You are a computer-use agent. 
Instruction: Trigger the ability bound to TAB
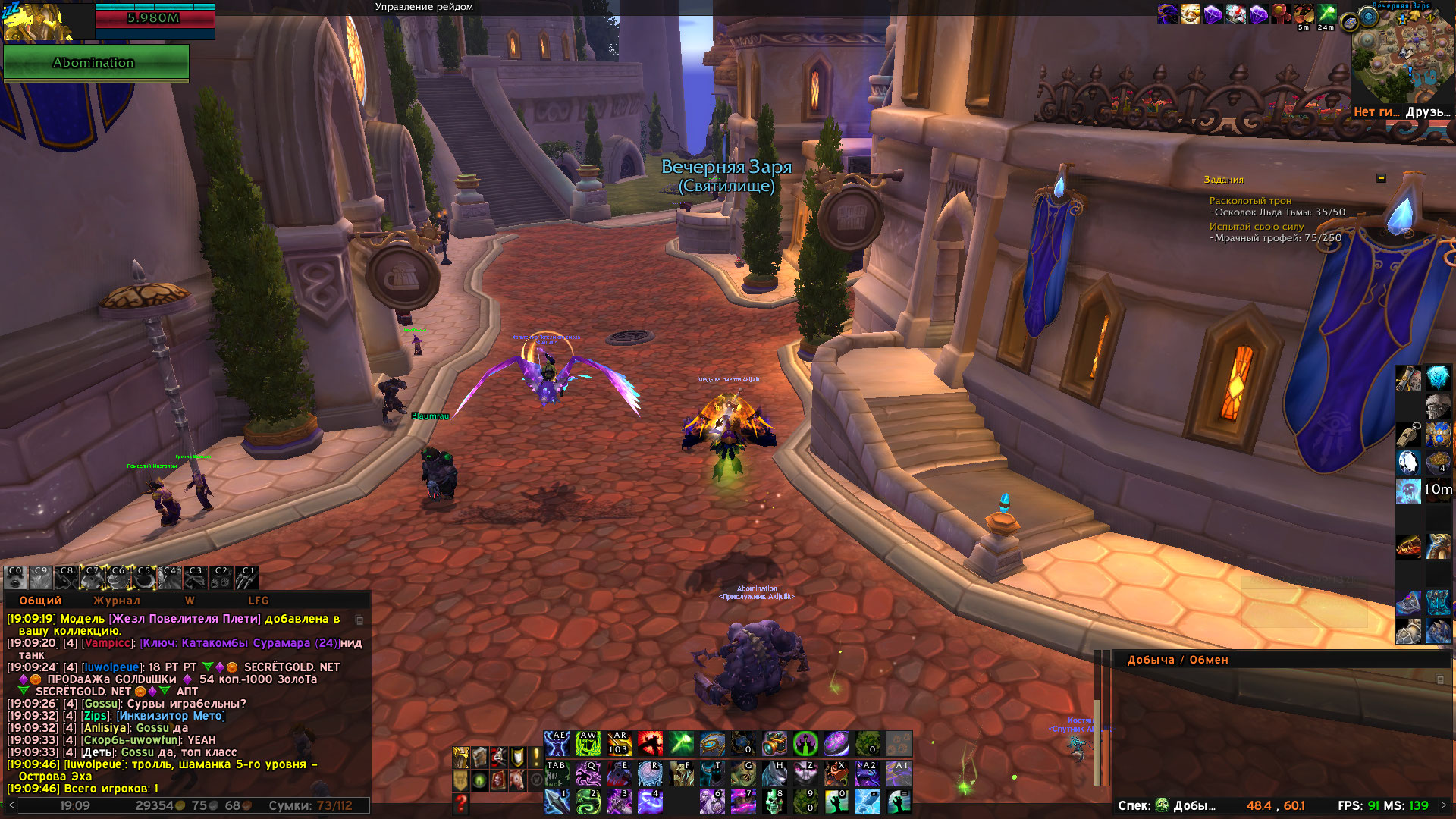pyautogui.click(x=557, y=773)
